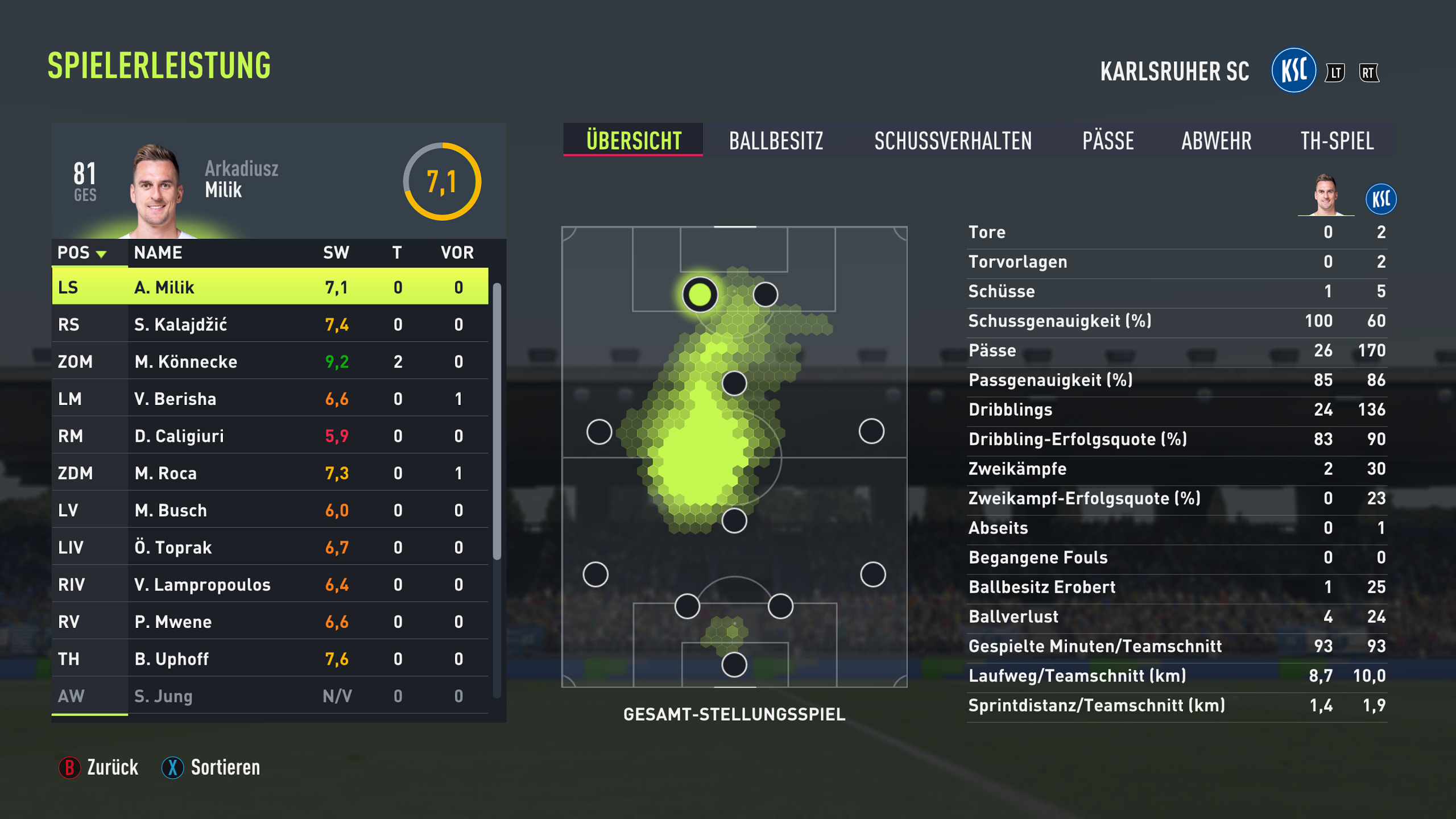Image resolution: width=1456 pixels, height=819 pixels.
Task: Pick V. Lampropoulos from the list
Action: click(270, 585)
